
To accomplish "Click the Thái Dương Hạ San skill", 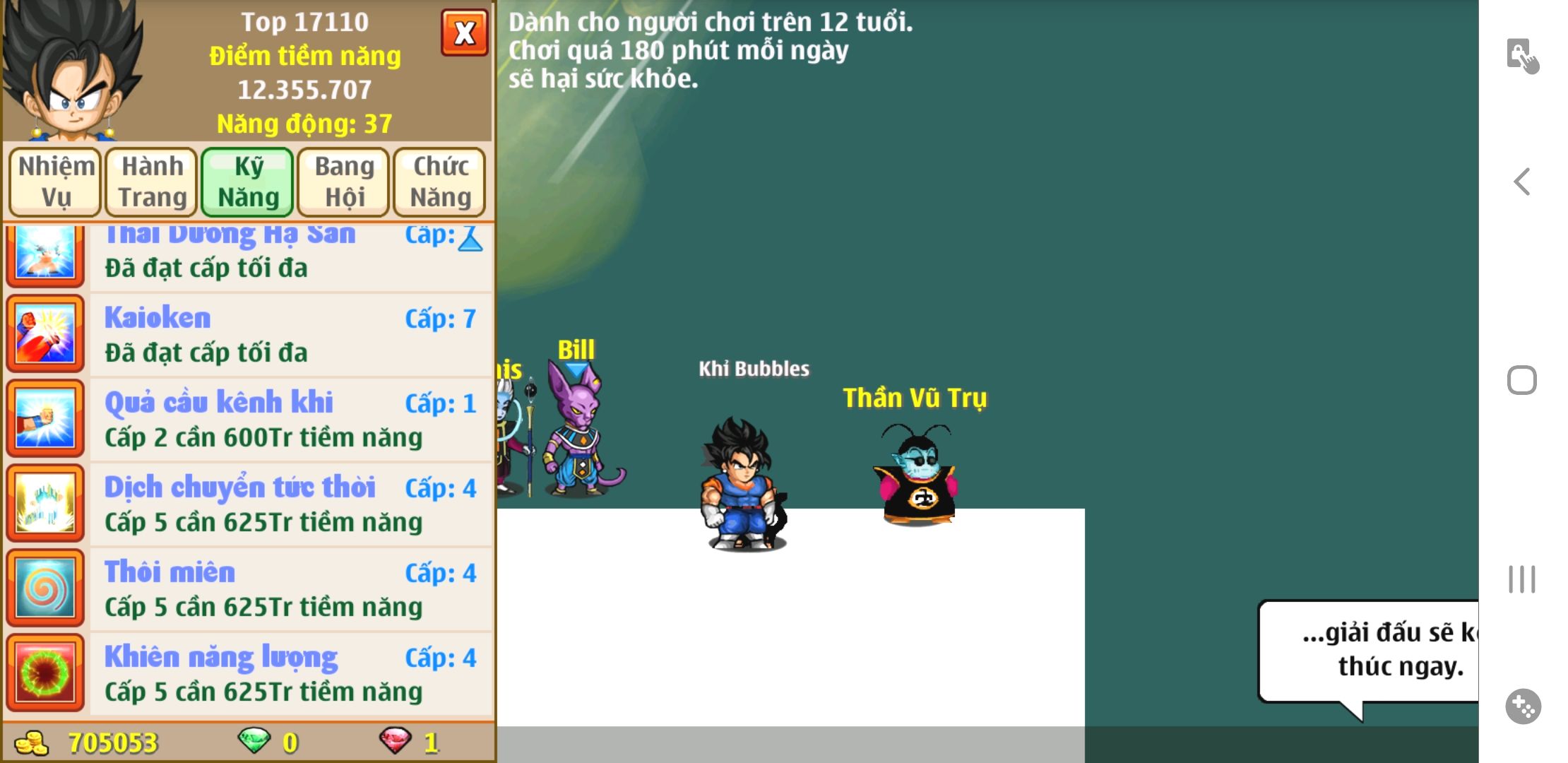I will click(290, 256).
